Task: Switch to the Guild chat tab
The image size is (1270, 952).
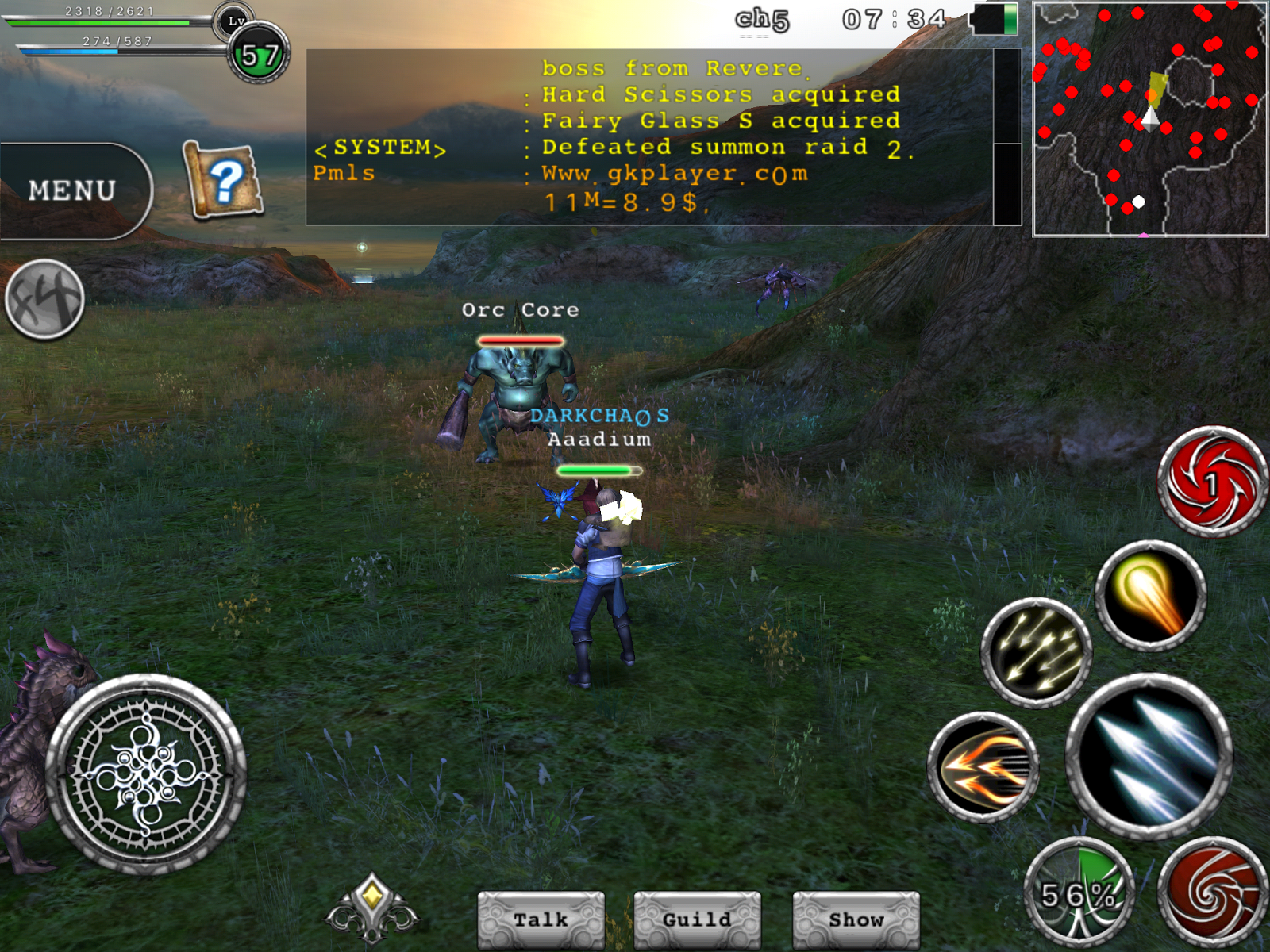Action: [697, 919]
